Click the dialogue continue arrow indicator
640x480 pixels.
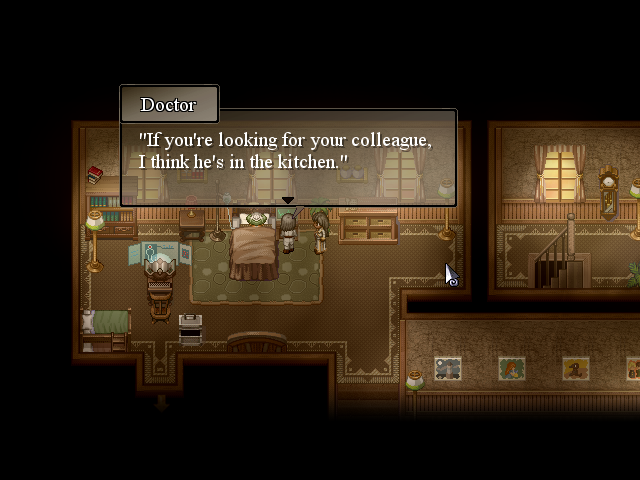point(288,201)
